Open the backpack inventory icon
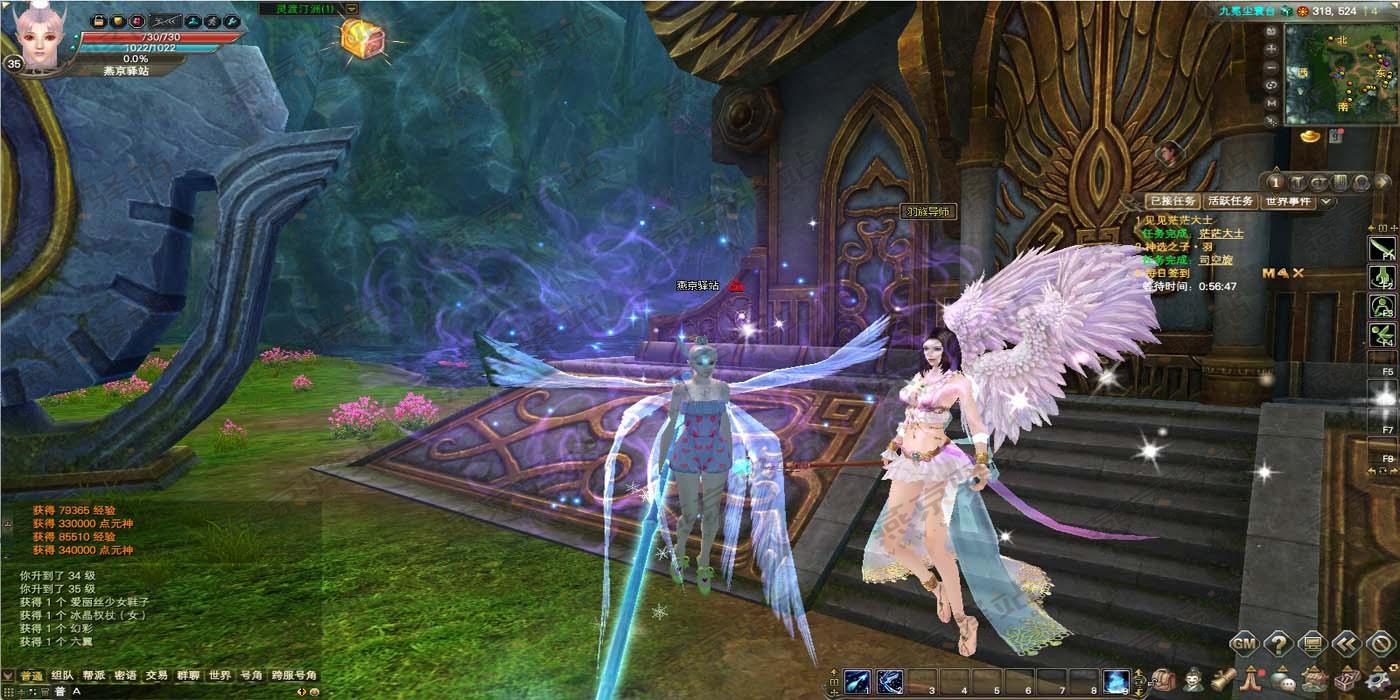Image resolution: width=1400 pixels, height=700 pixels. pos(1163,681)
